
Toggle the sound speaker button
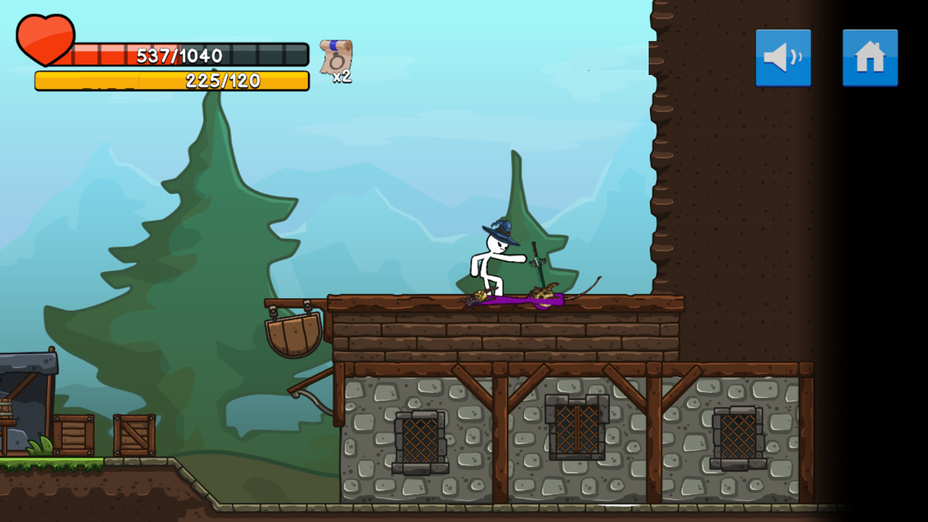[783, 58]
